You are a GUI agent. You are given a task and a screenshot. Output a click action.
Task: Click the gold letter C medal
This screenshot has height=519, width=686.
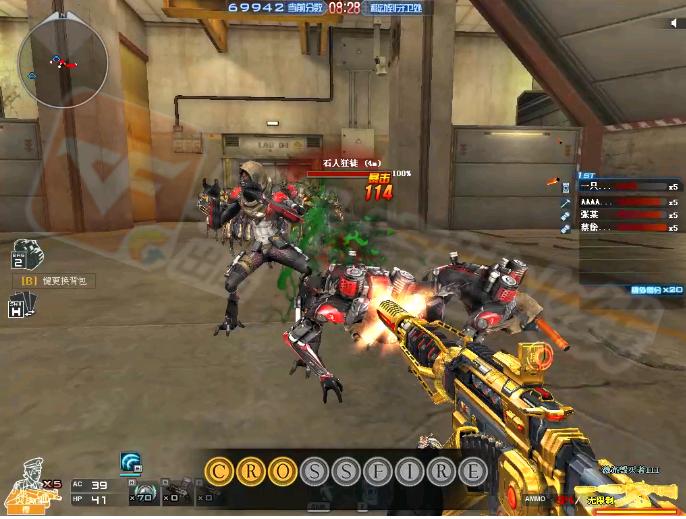pos(219,472)
